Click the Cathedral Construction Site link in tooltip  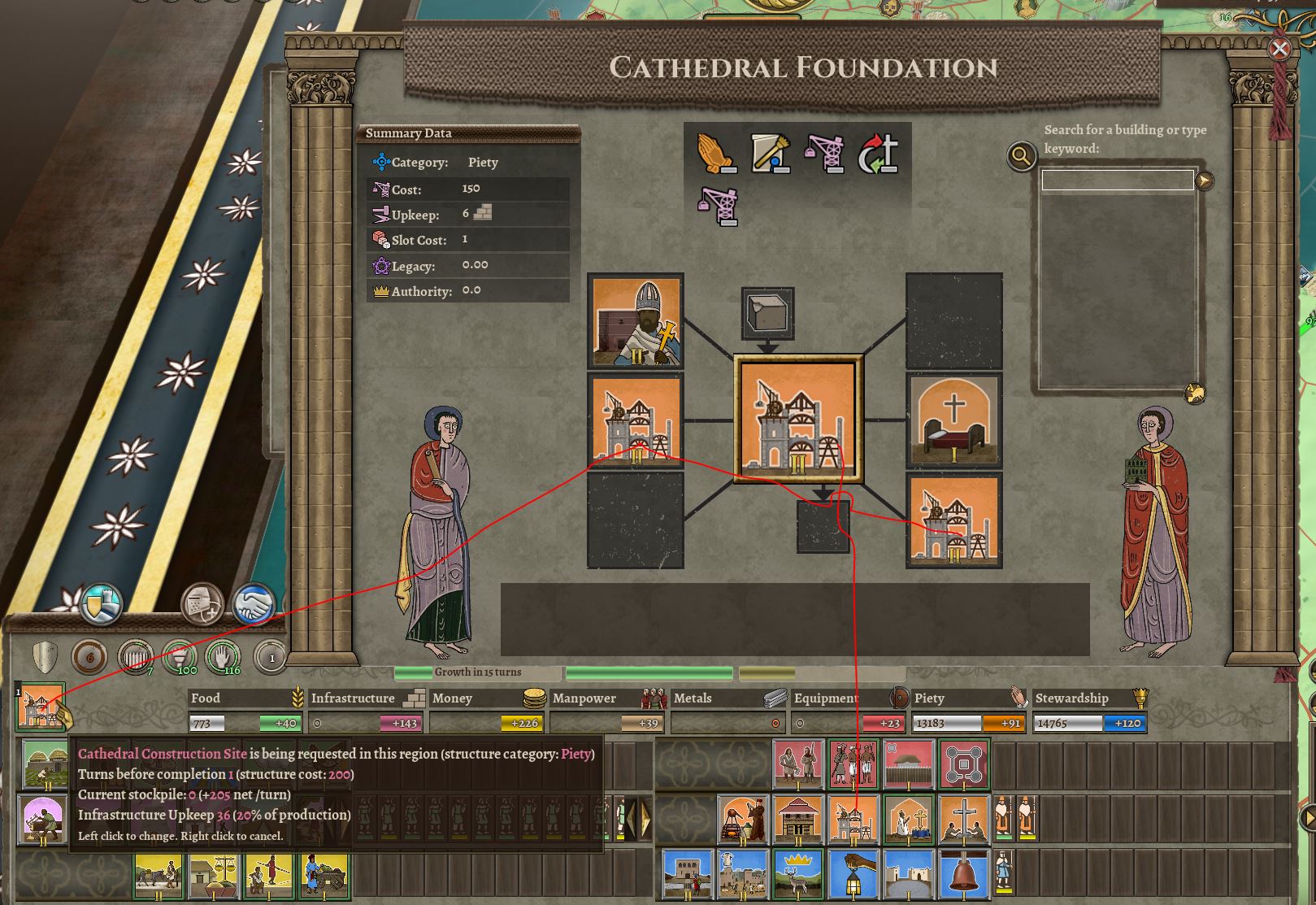point(161,754)
